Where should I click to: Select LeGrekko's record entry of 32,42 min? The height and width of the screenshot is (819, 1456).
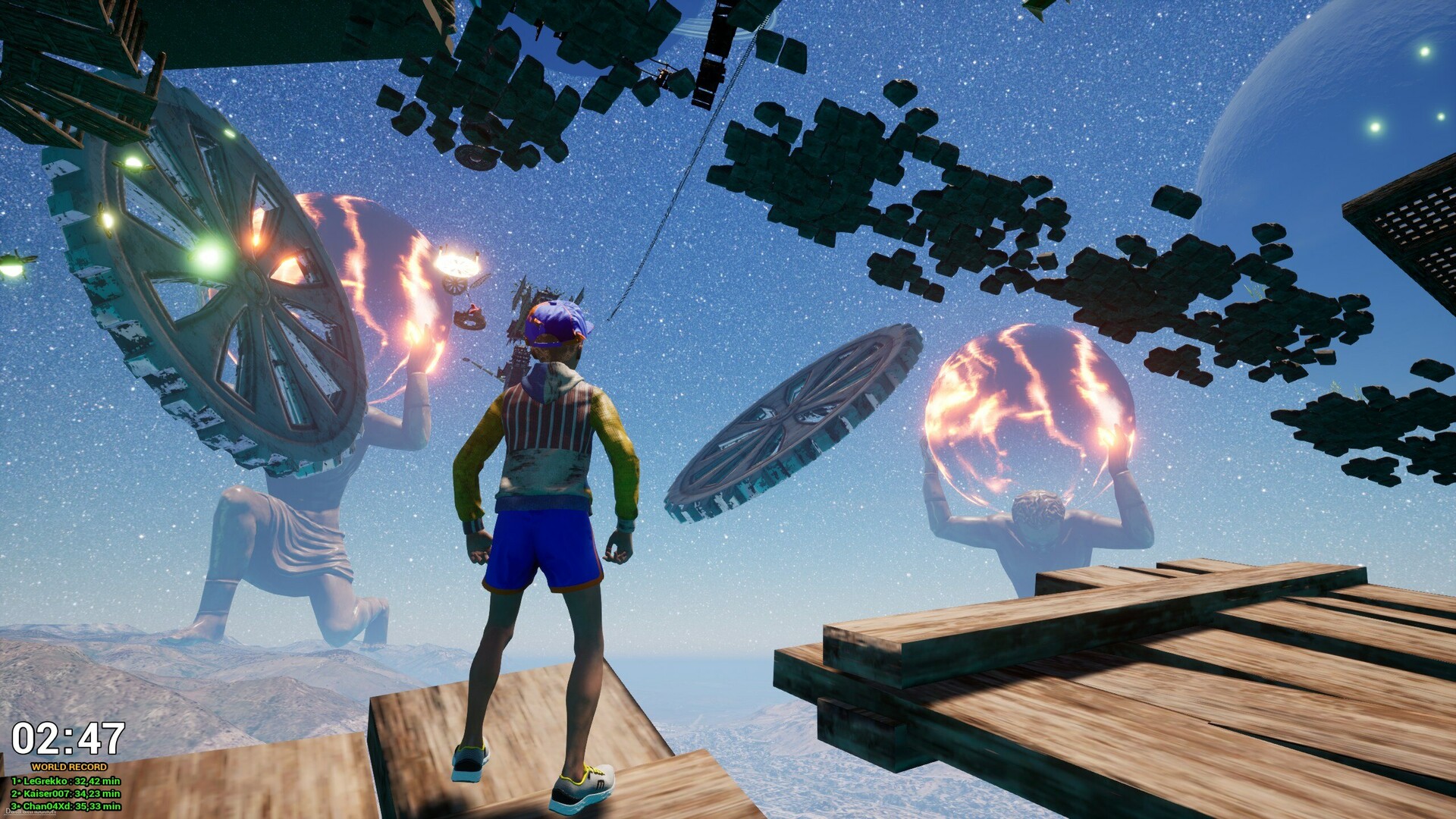pos(64,781)
